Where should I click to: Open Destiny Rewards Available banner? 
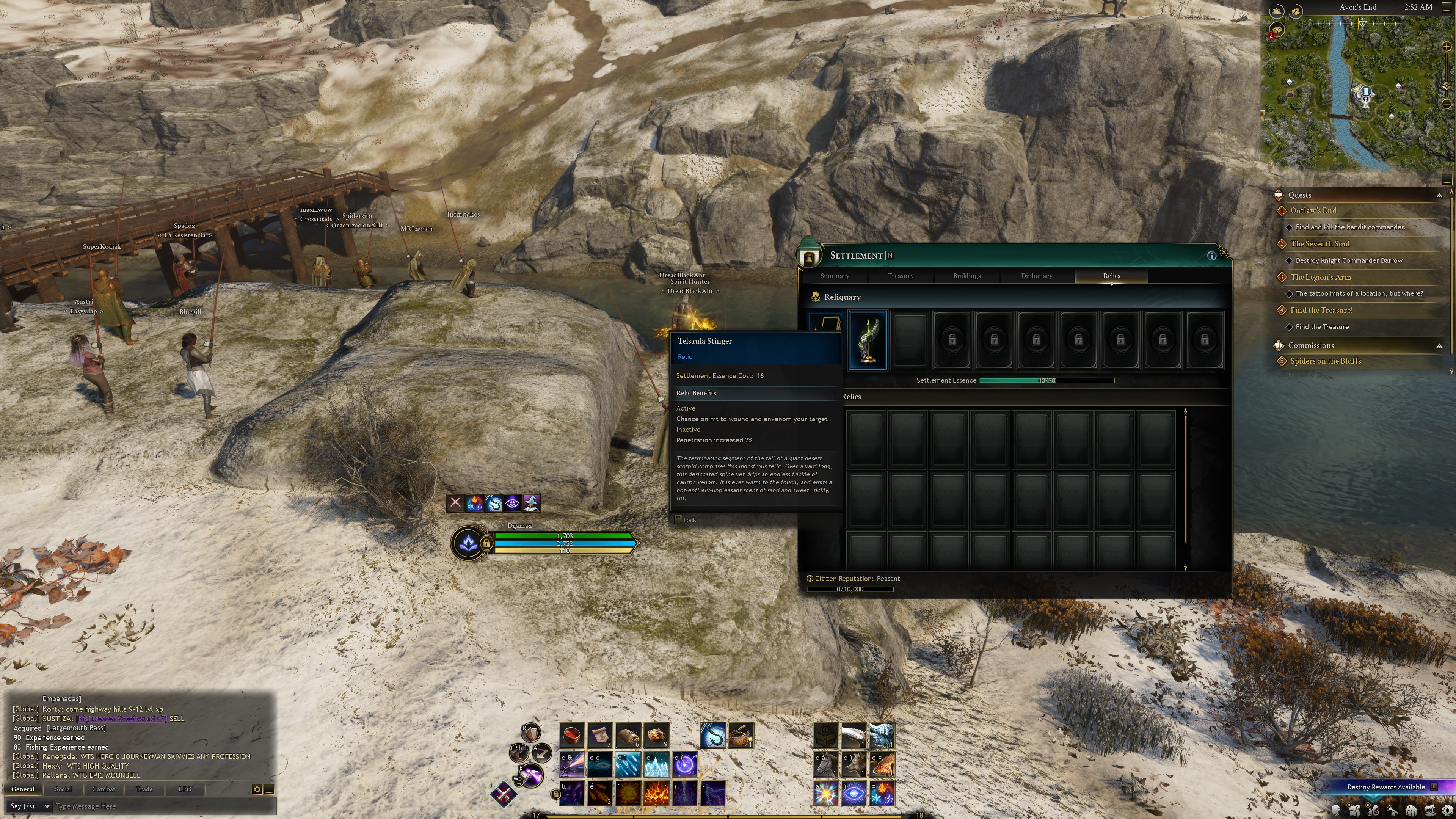point(1385,787)
